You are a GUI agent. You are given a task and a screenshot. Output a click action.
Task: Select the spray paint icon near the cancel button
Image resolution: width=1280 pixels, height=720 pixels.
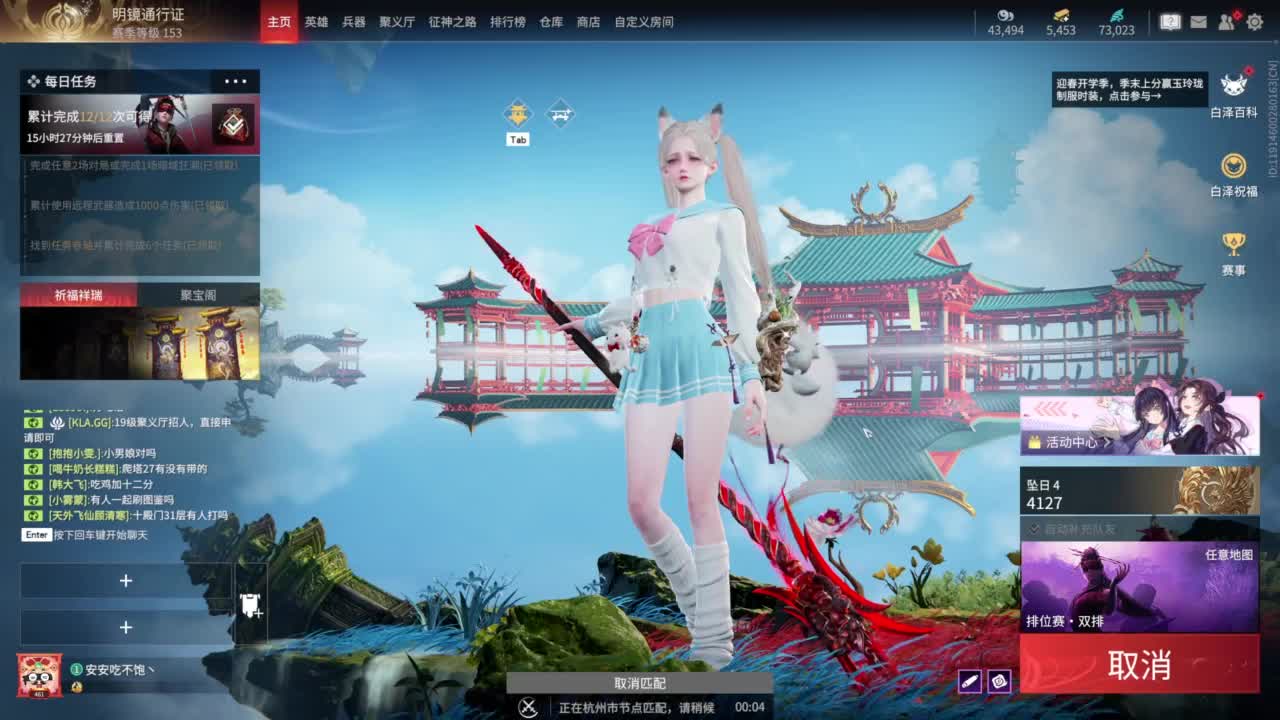970,683
